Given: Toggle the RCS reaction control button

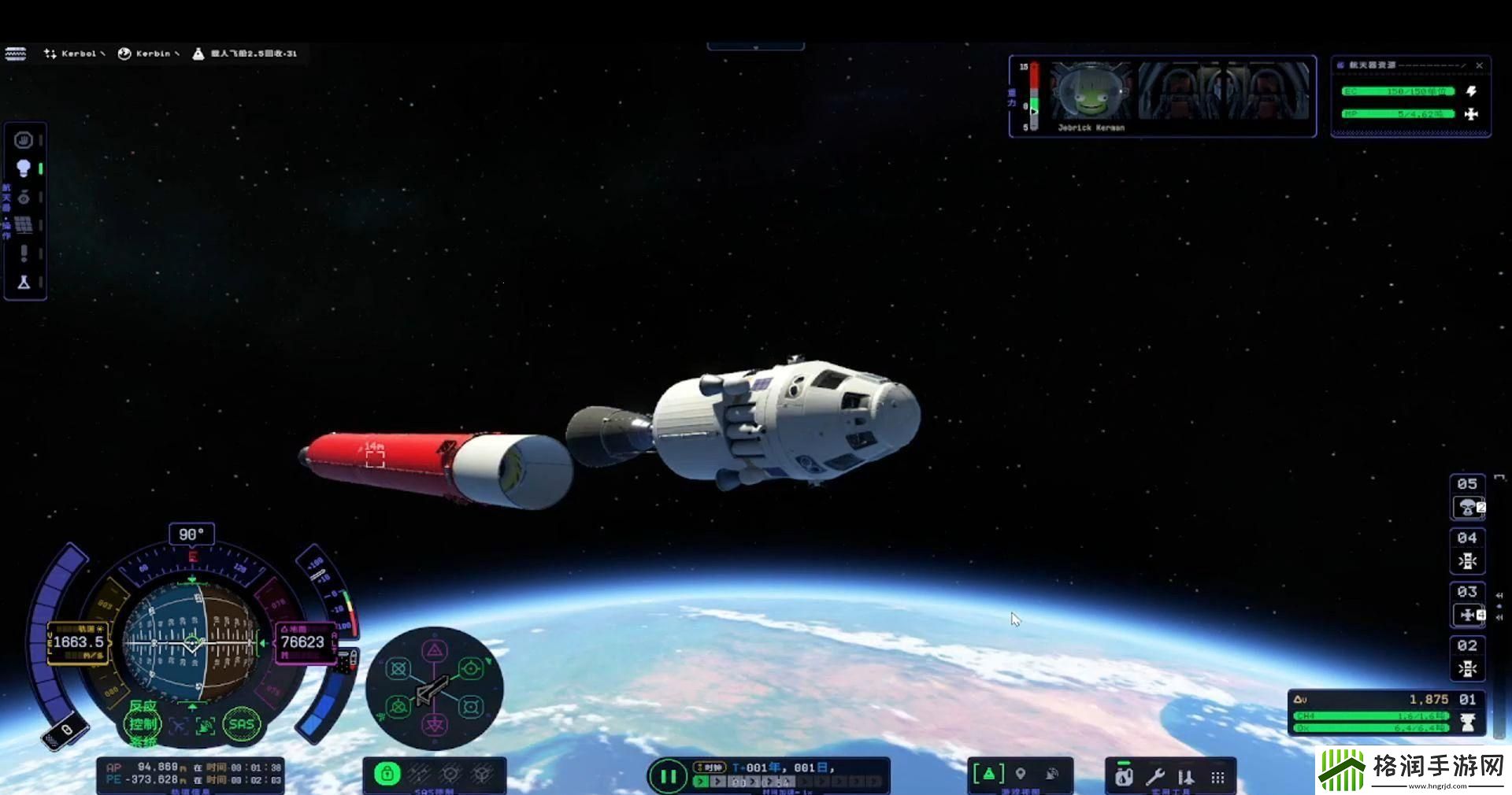Looking at the screenshot, I should 143,724.
